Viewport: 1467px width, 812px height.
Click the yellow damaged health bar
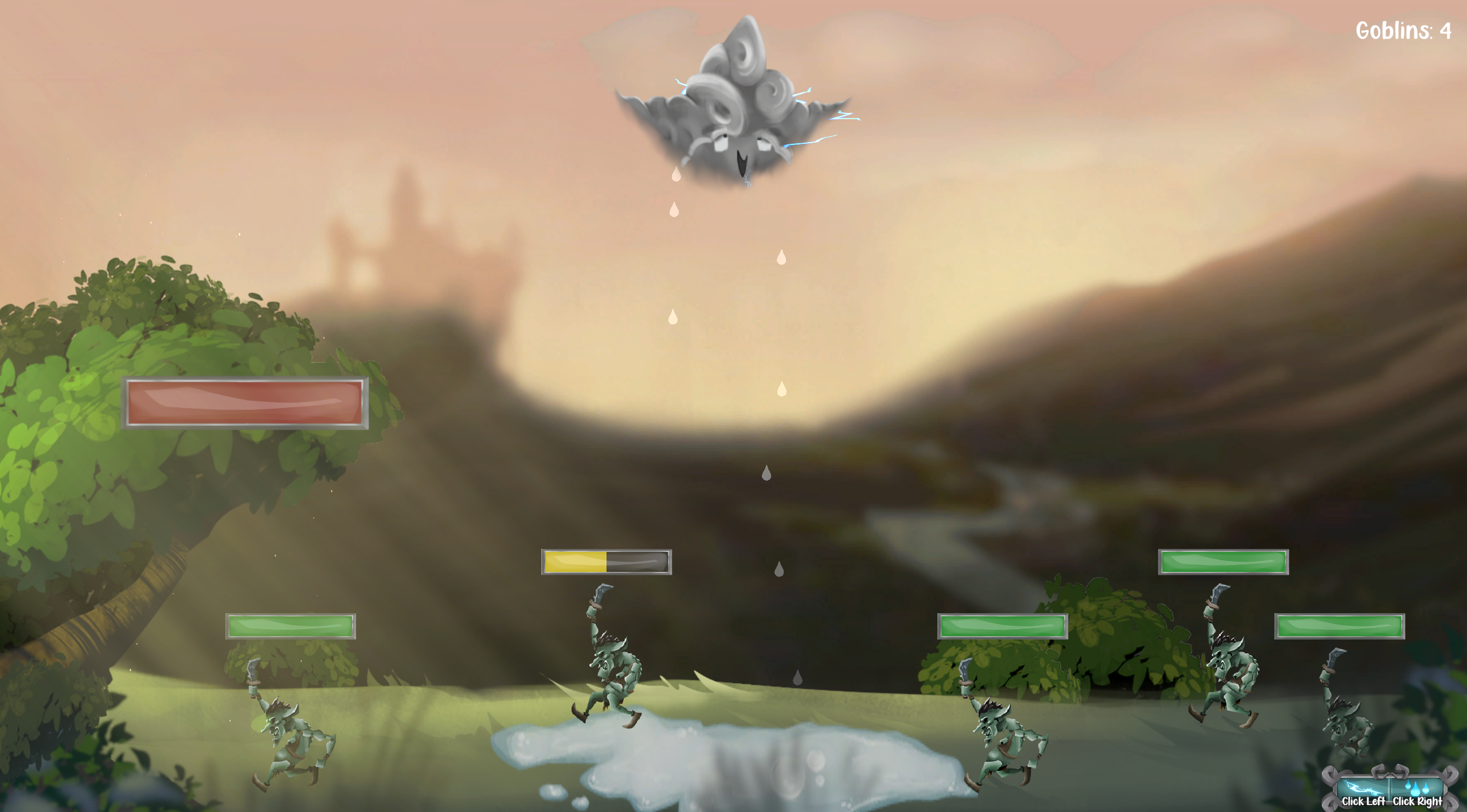(606, 562)
